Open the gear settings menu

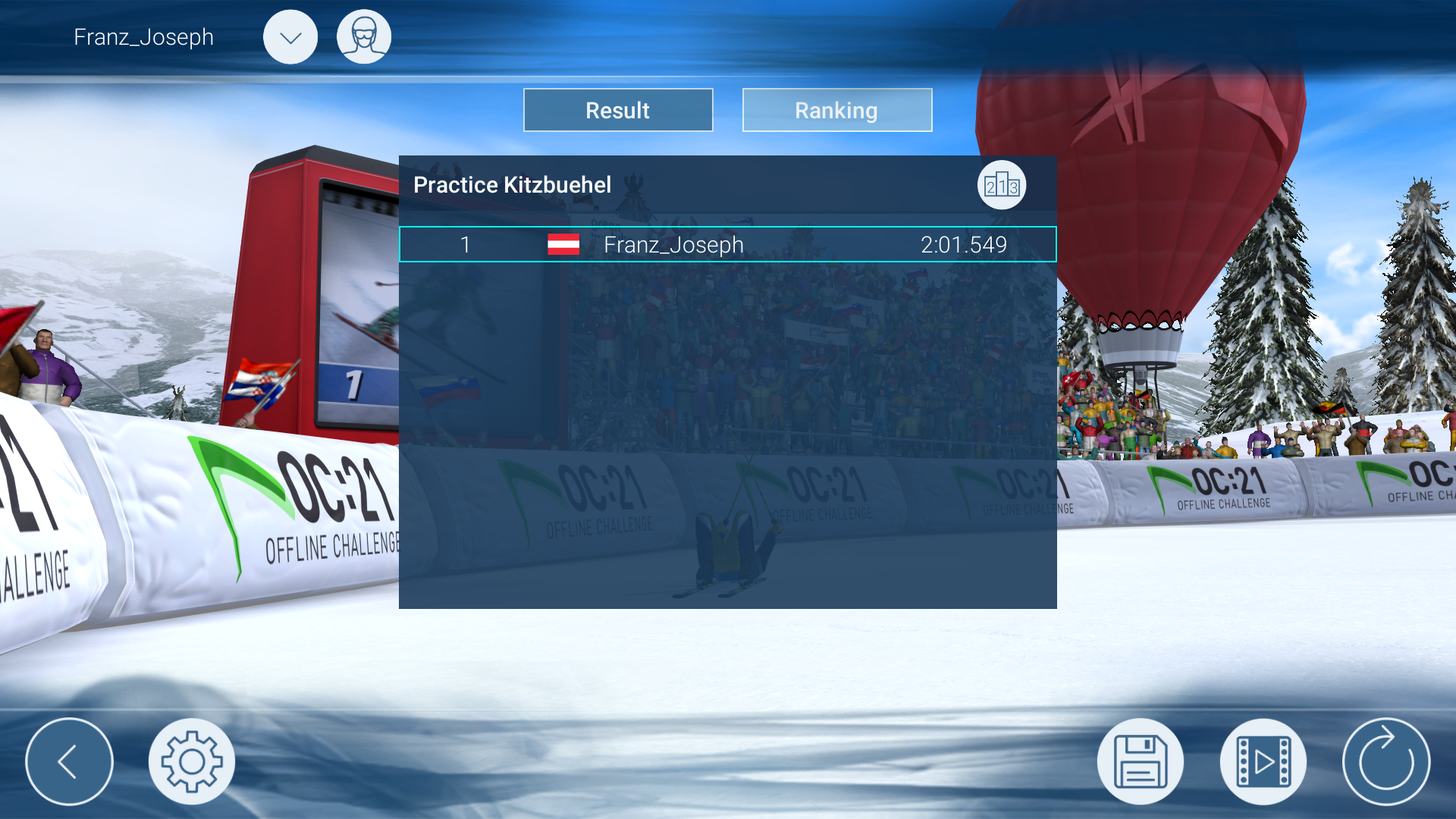(192, 761)
